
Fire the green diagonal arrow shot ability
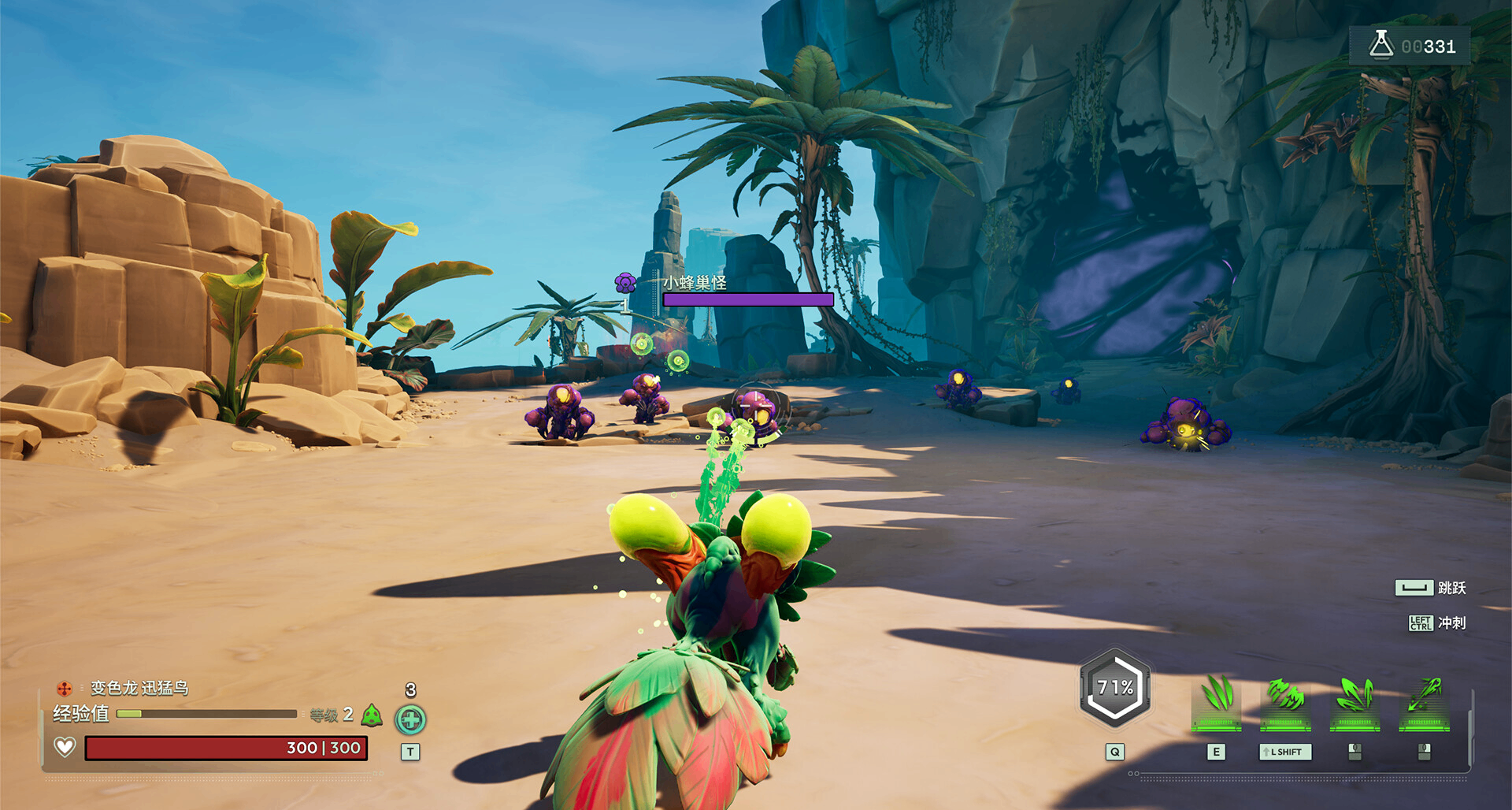pos(1424,697)
